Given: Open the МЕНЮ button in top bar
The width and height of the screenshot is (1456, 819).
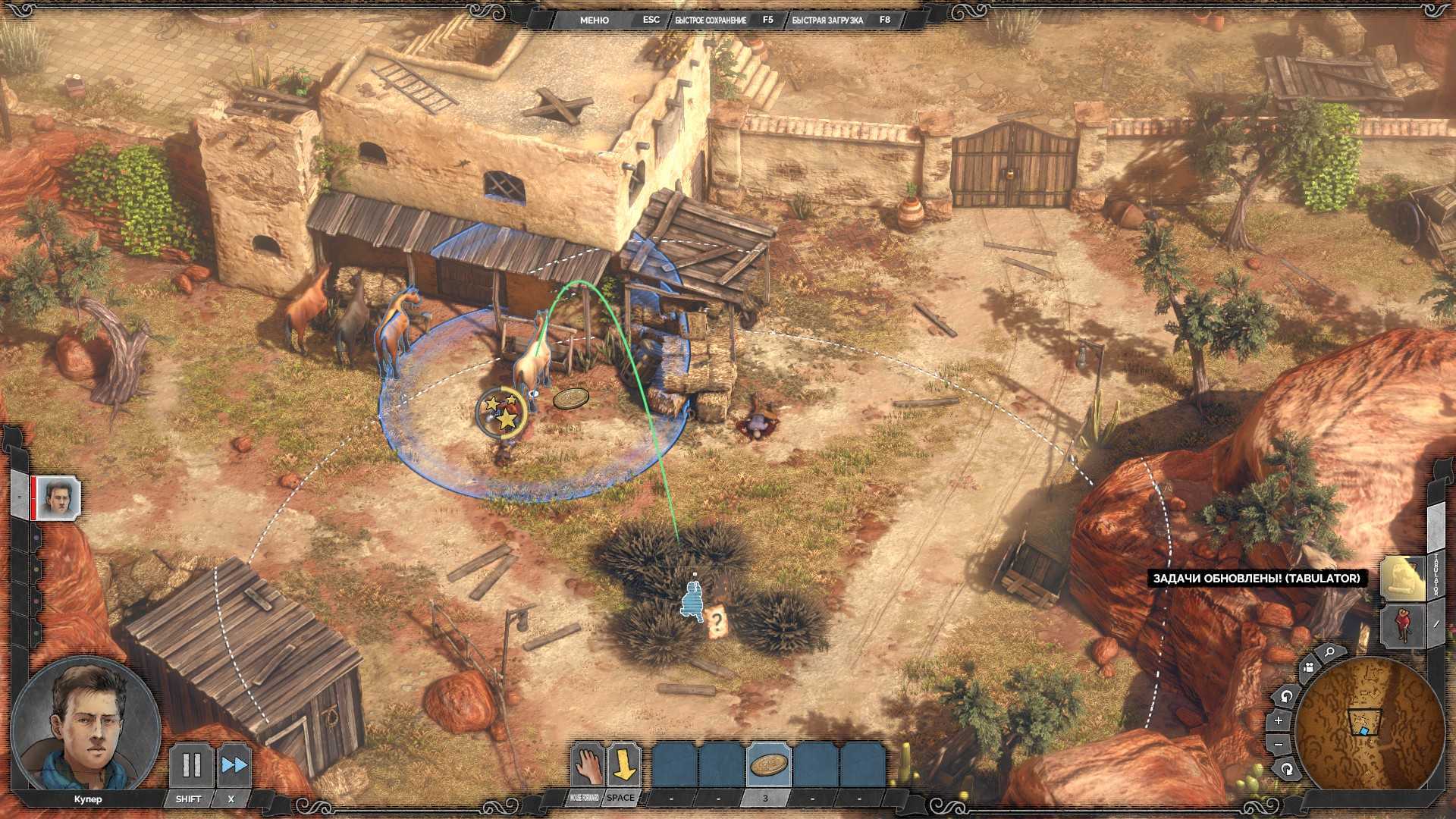Looking at the screenshot, I should point(594,20).
